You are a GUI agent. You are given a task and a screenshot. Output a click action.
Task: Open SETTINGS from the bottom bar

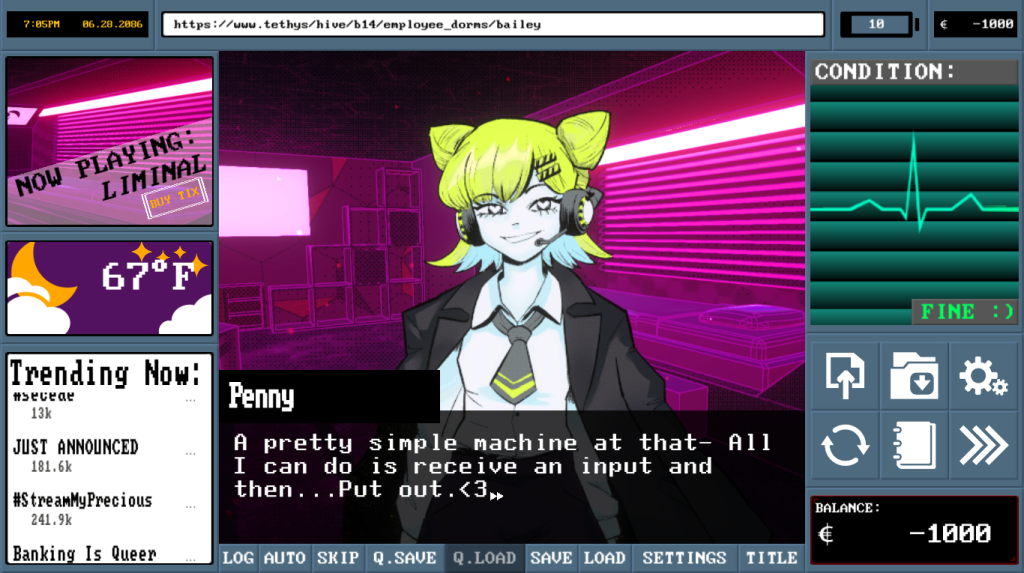[684, 558]
